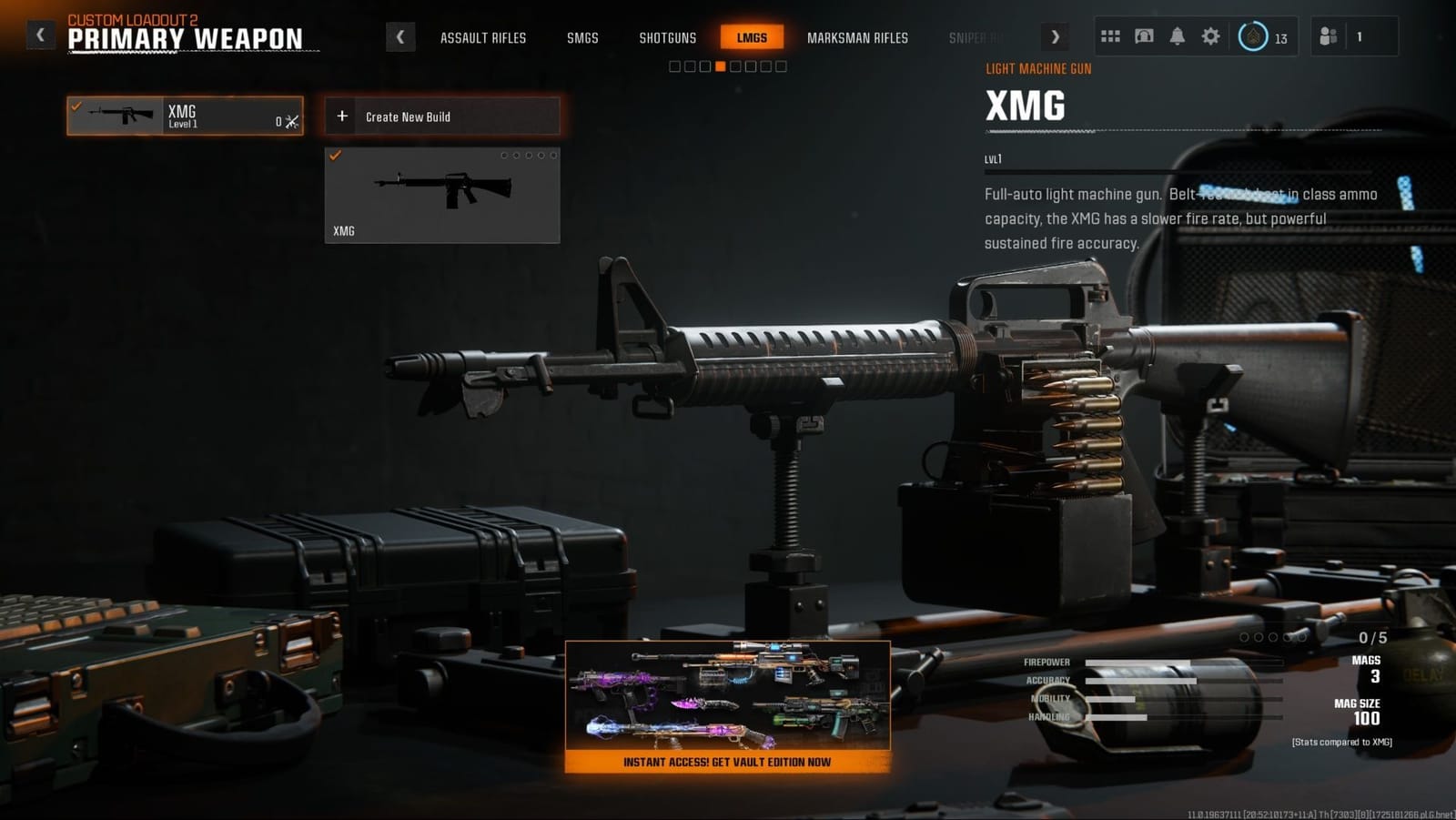This screenshot has height=820, width=1456.
Task: Open the apps grid icon
Action: (x=1111, y=35)
